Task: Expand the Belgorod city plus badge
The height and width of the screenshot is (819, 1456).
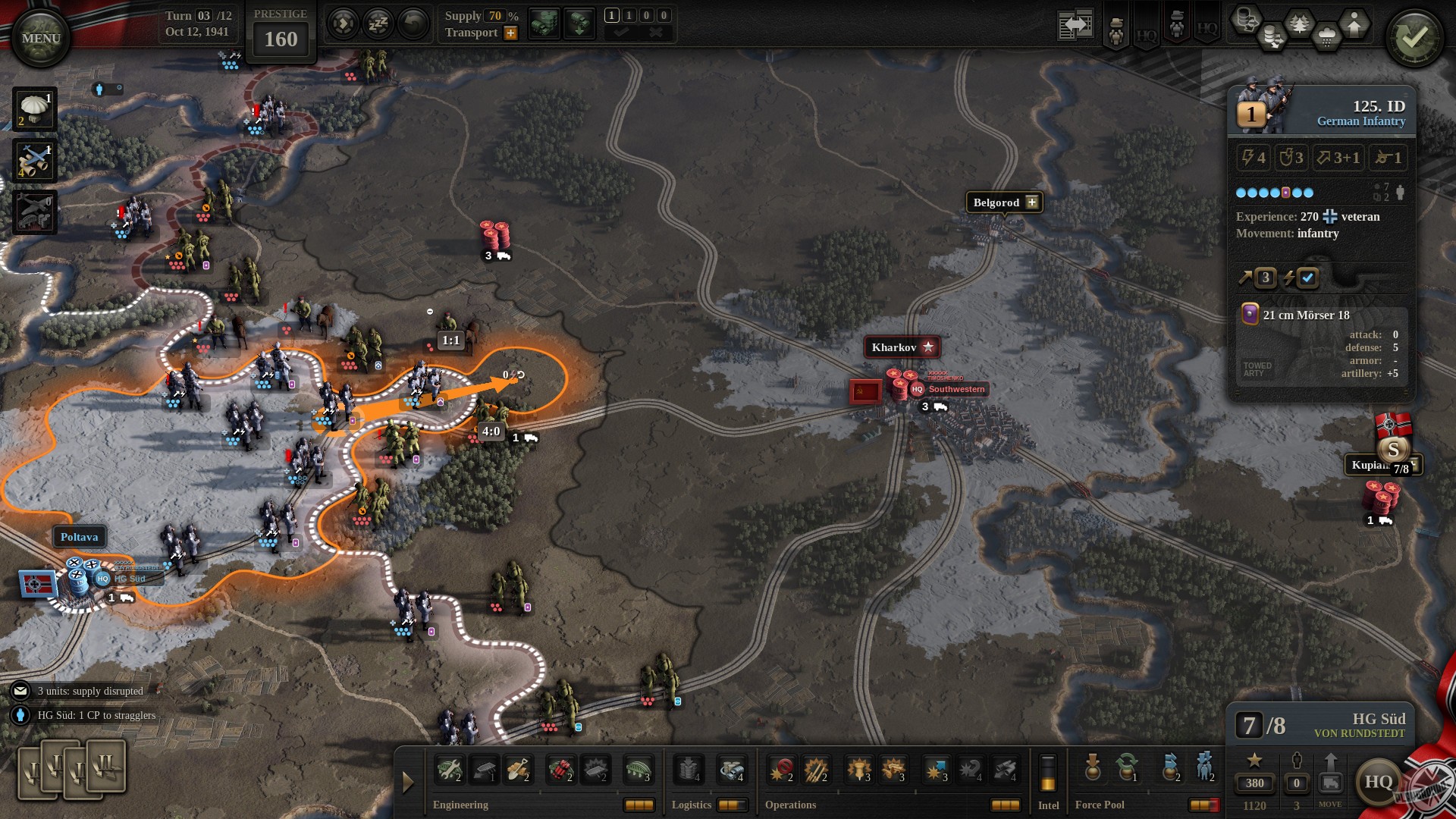Action: click(1031, 202)
